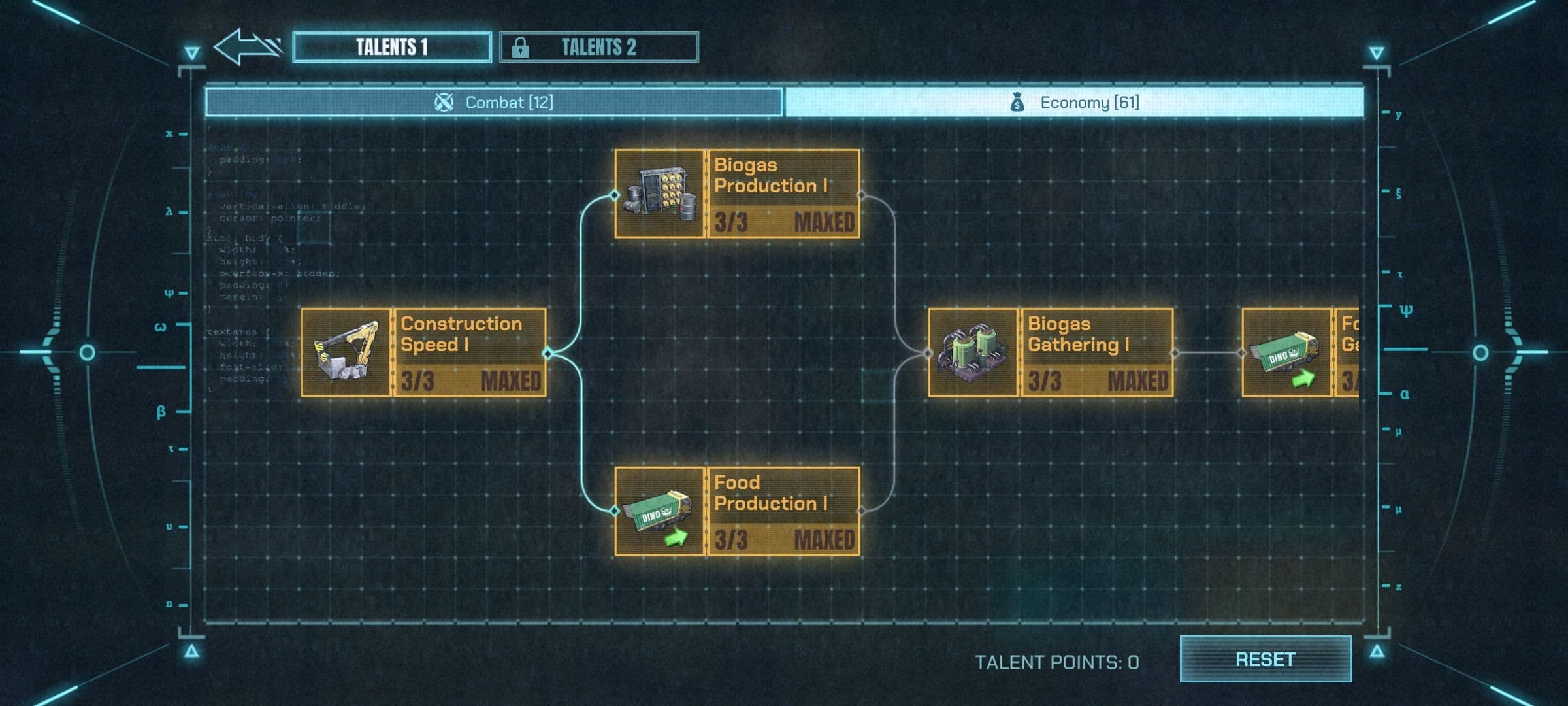Reset all talent points
The image size is (1568, 706).
click(x=1265, y=660)
